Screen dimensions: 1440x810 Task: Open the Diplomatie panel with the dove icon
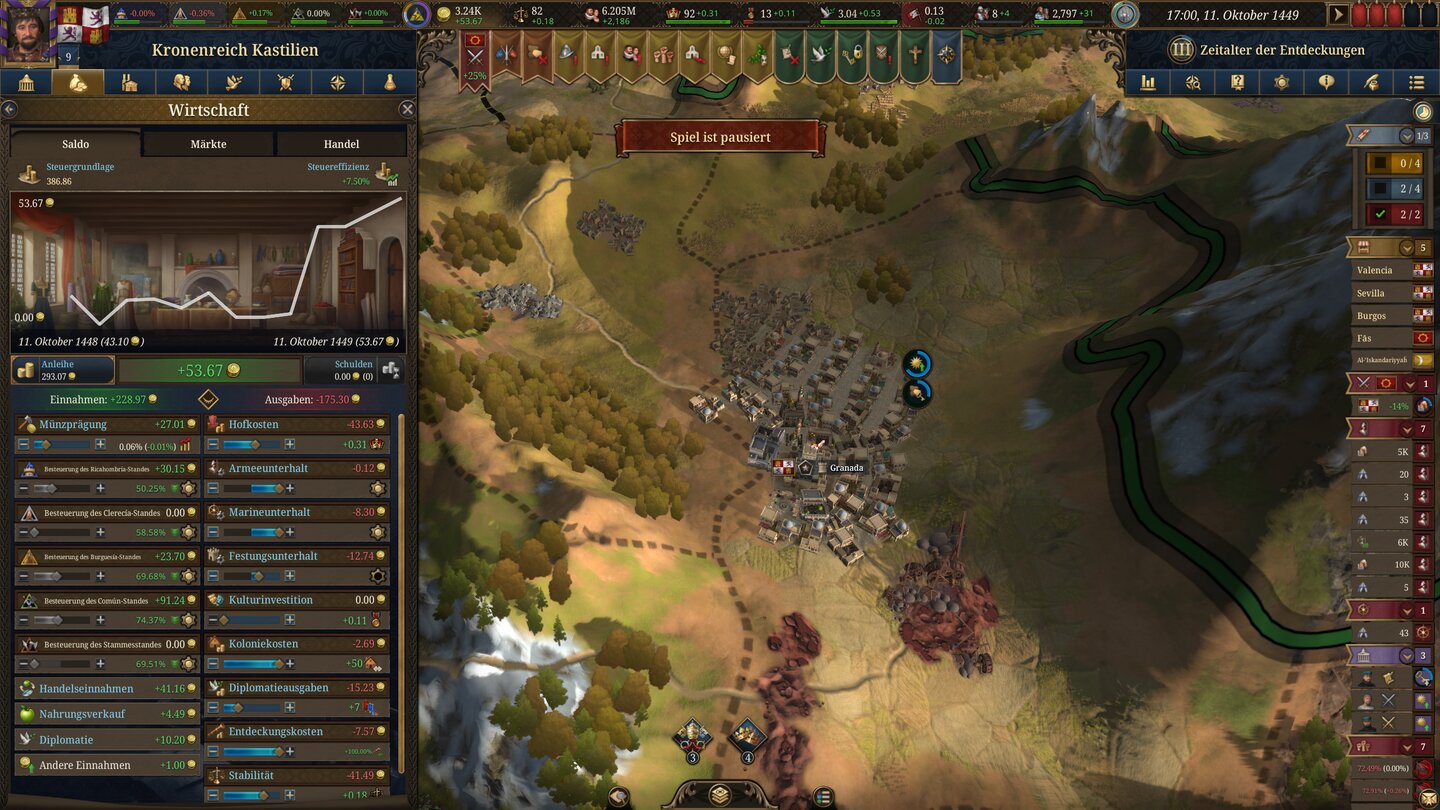tap(235, 82)
